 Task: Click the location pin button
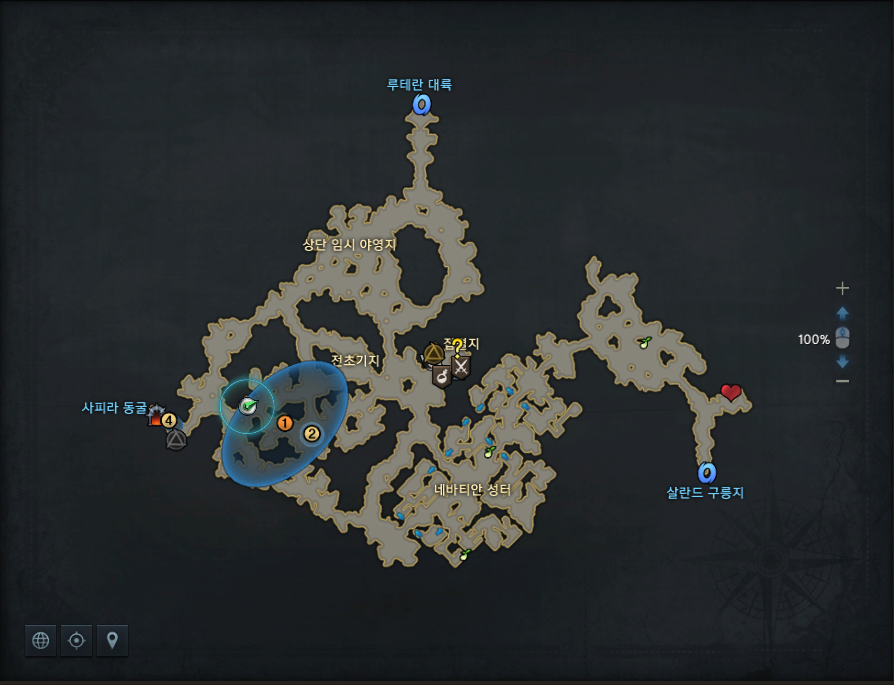(112, 640)
